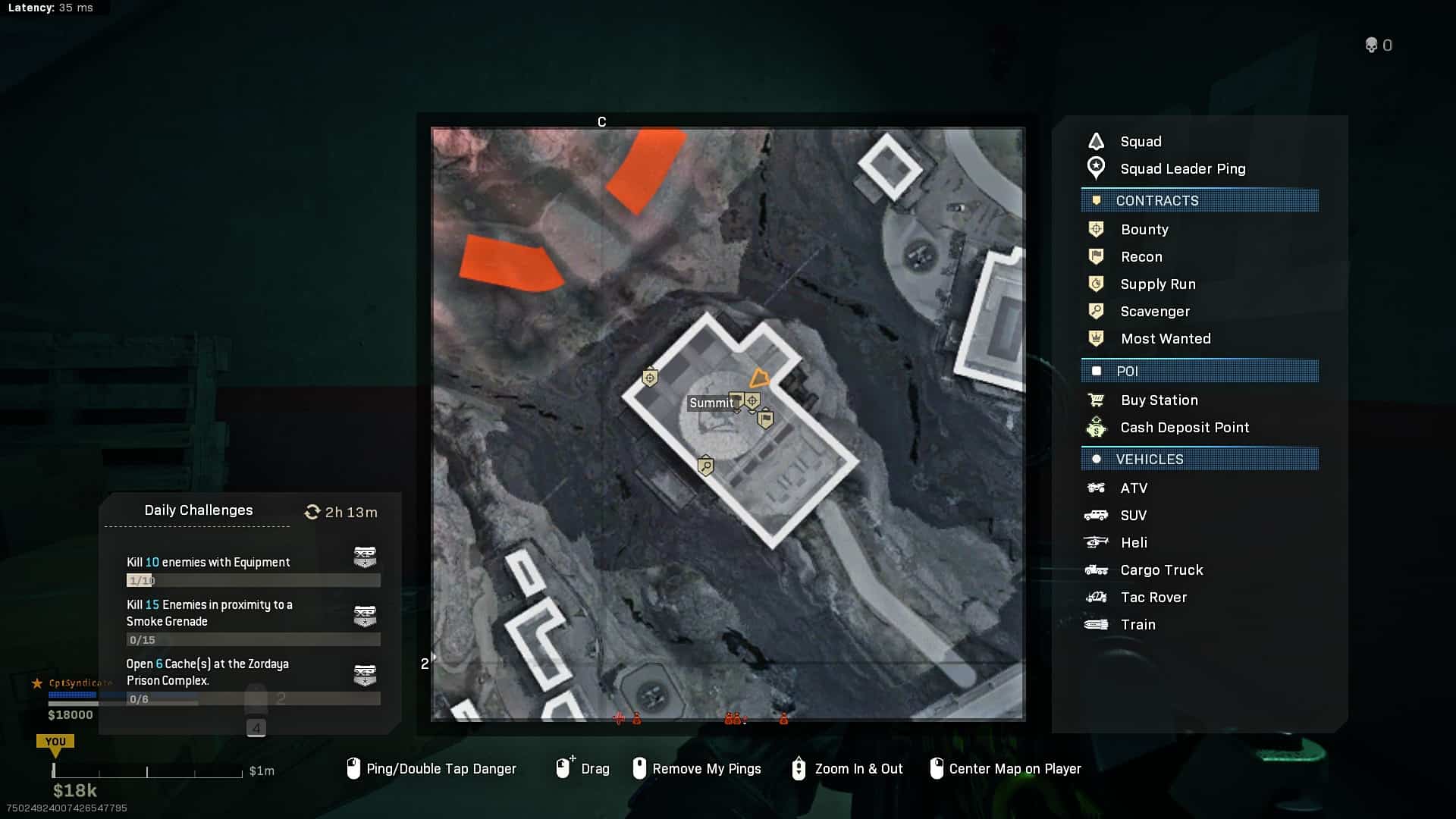The width and height of the screenshot is (1456, 819).
Task: Choose the Bounty entry in the legend
Action: (1144, 230)
